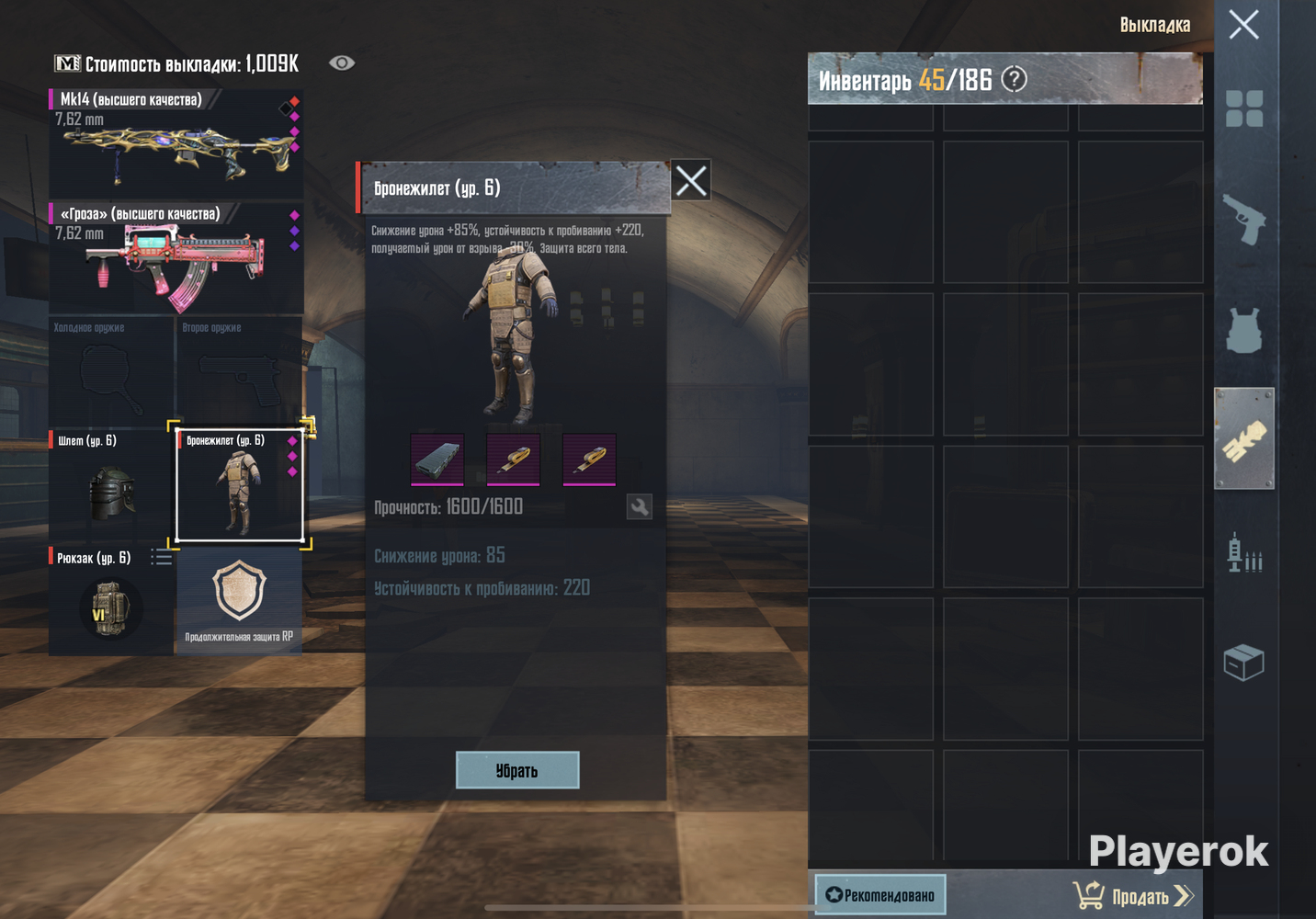
Task: Repair armor with the wrench button
Action: click(x=640, y=506)
